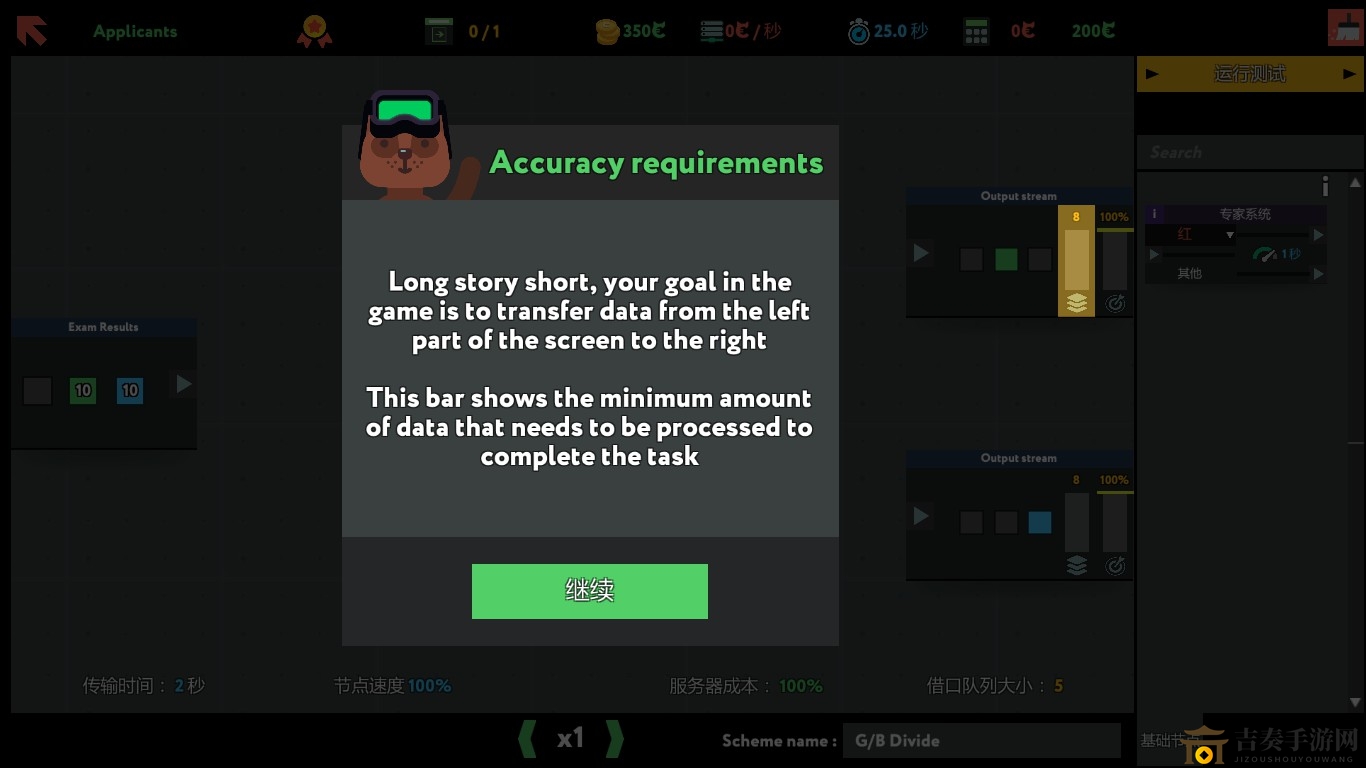This screenshot has height=768, width=1366.
Task: Open the achievements medal icon
Action: point(314,30)
